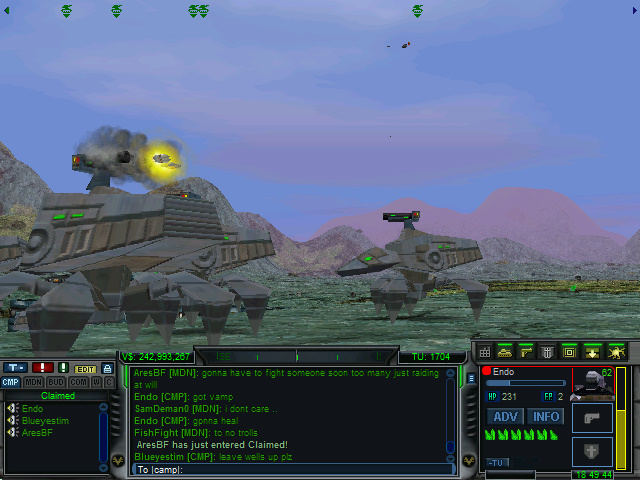
Task: Open the INFO panel
Action: 545,416
